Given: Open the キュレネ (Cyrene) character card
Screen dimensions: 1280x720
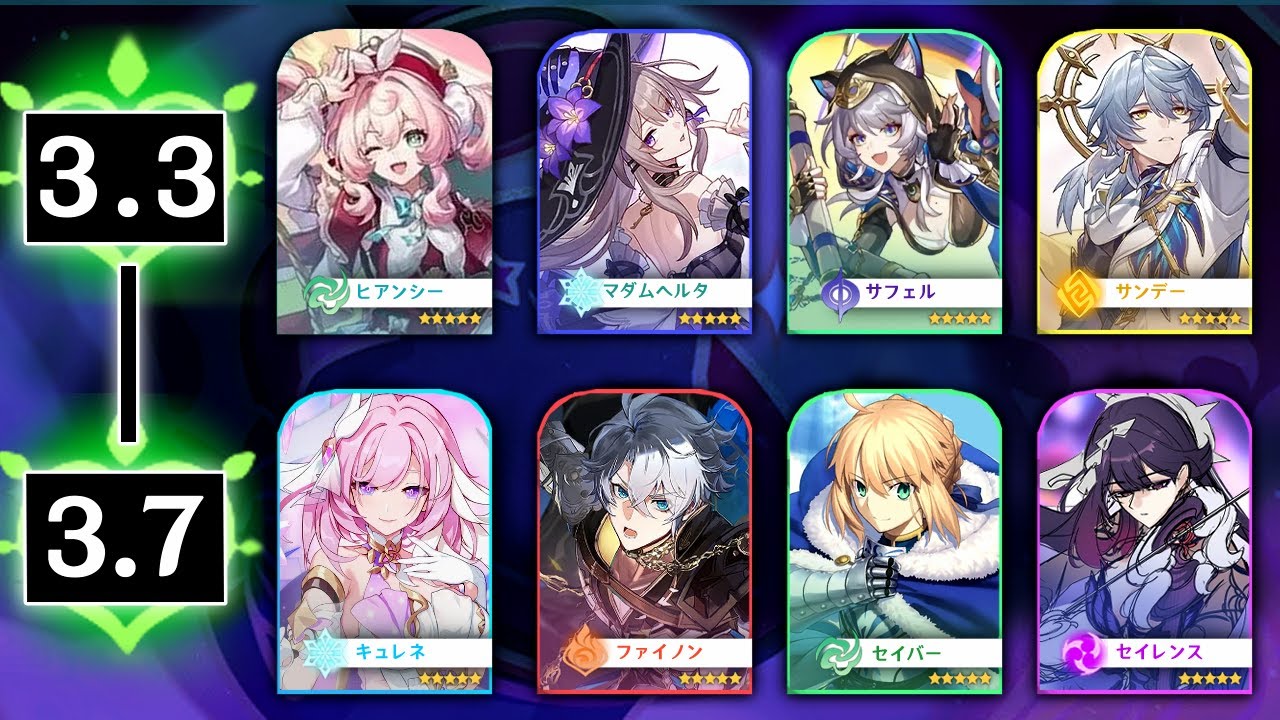Looking at the screenshot, I should click(384, 540).
